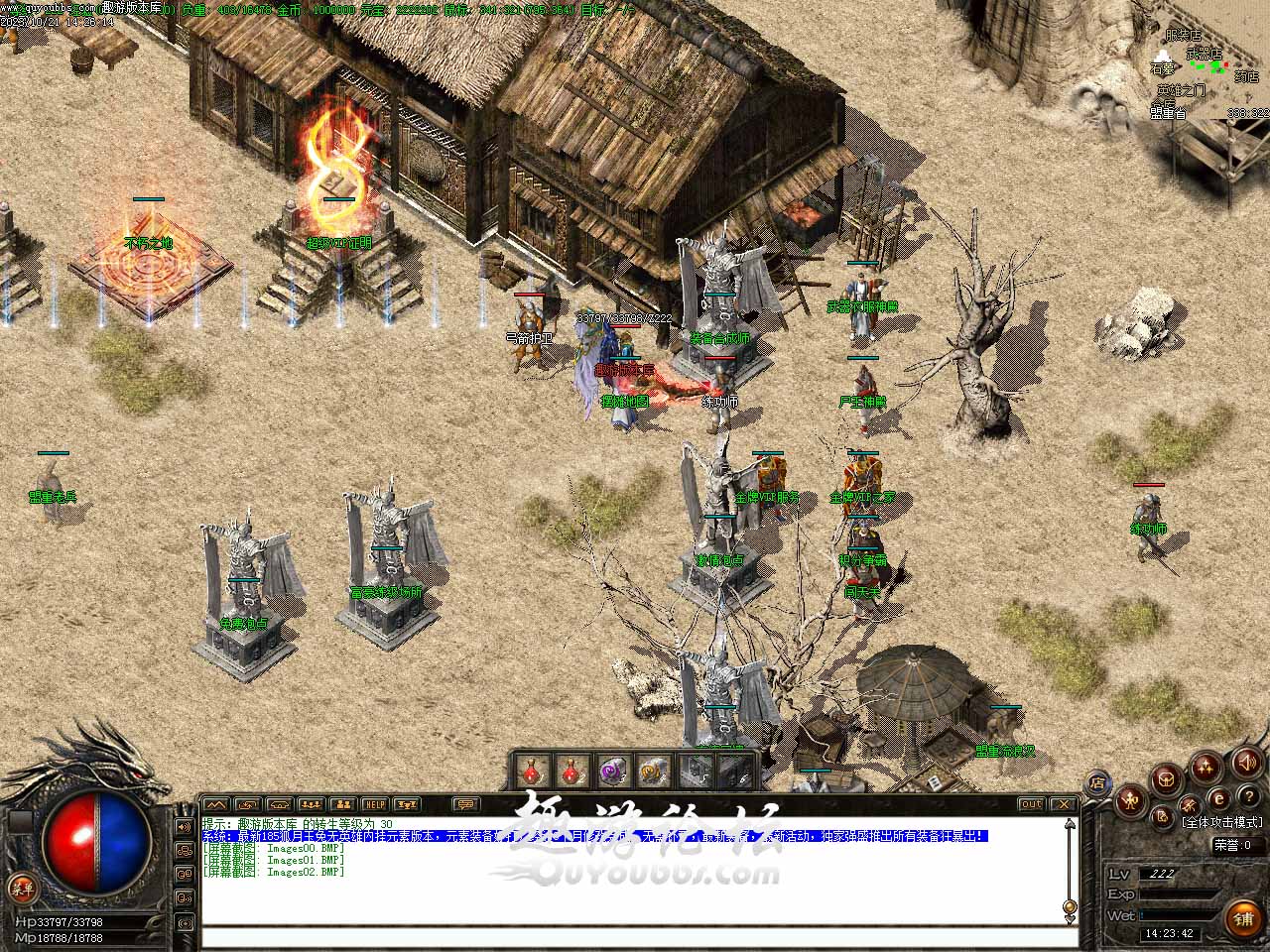Click the speech bubble chat button
1270x952 pixels.
coord(464,804)
